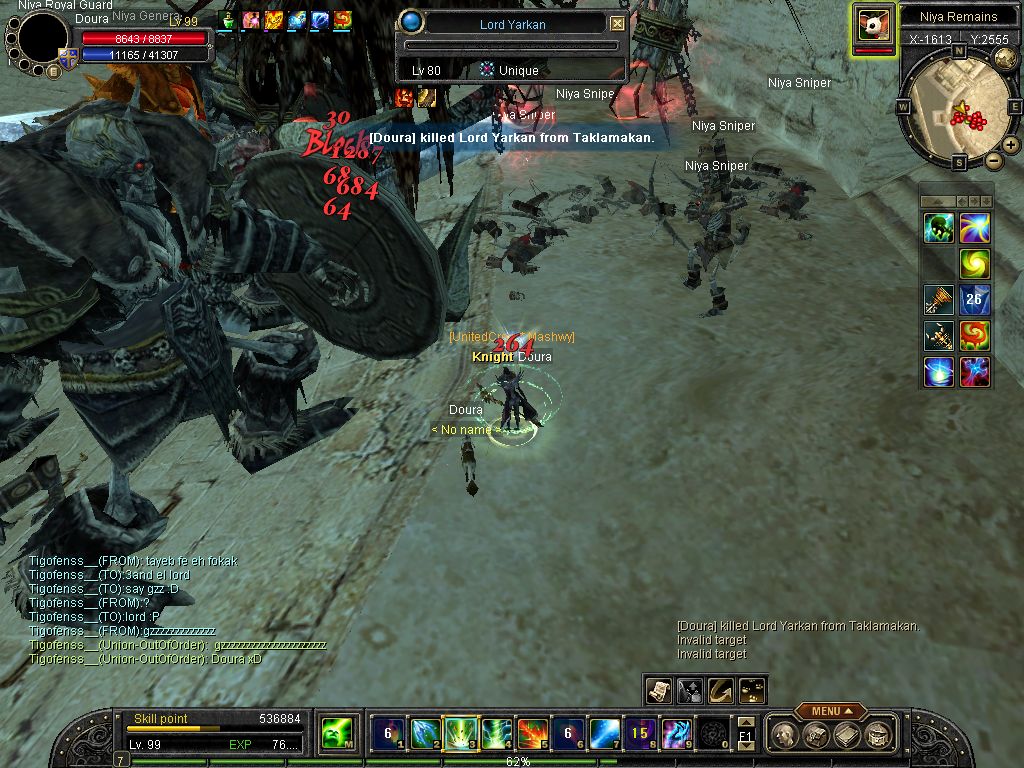The image size is (1024, 768).
Task: Activate the skill in hotbar slot 8 showing 15
Action: click(x=639, y=733)
